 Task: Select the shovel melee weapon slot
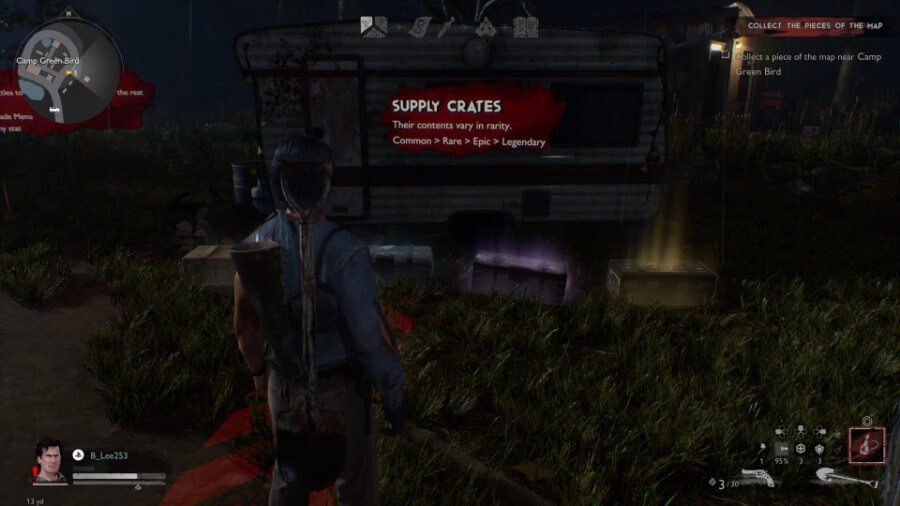point(846,478)
